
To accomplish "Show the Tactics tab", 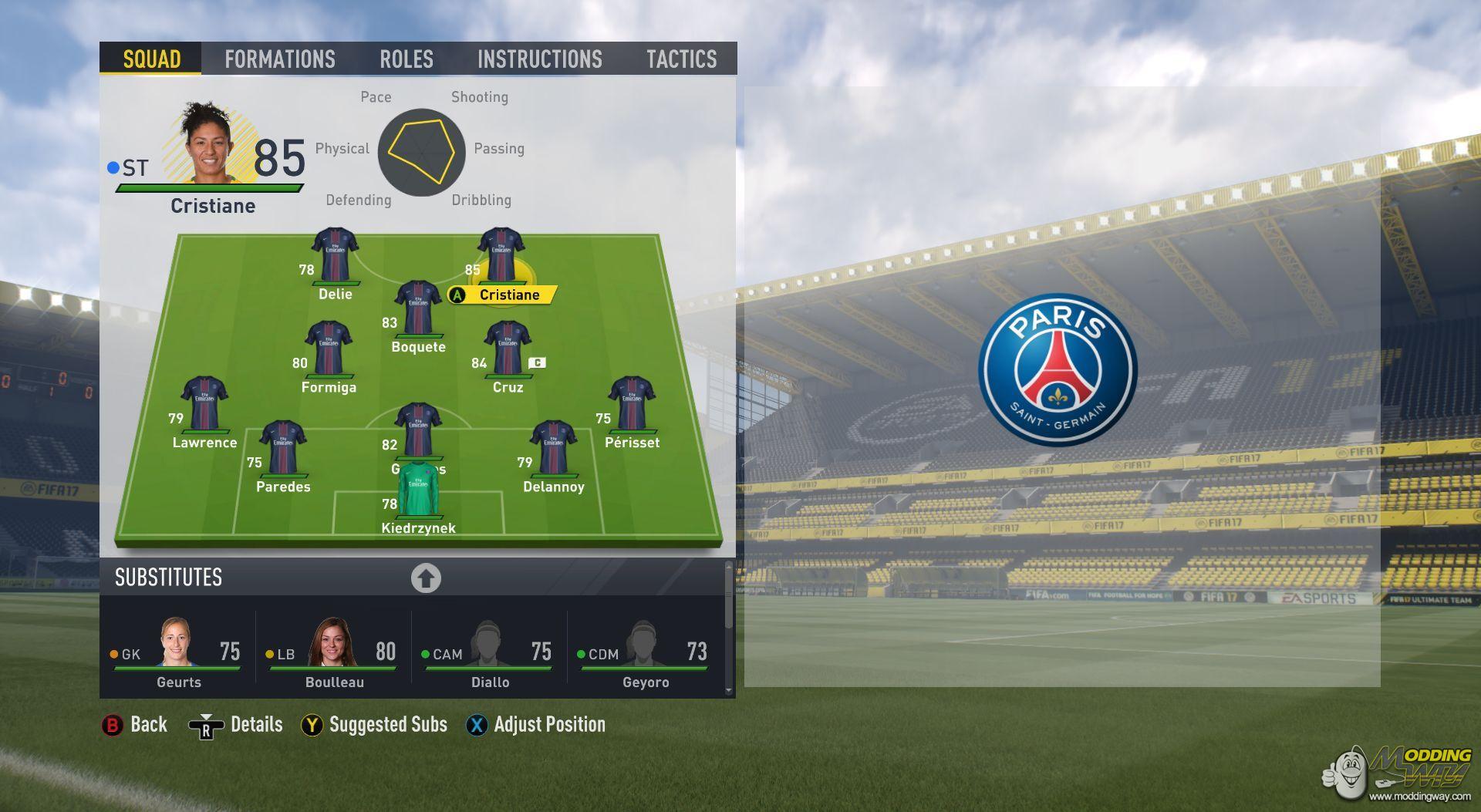I will (681, 59).
